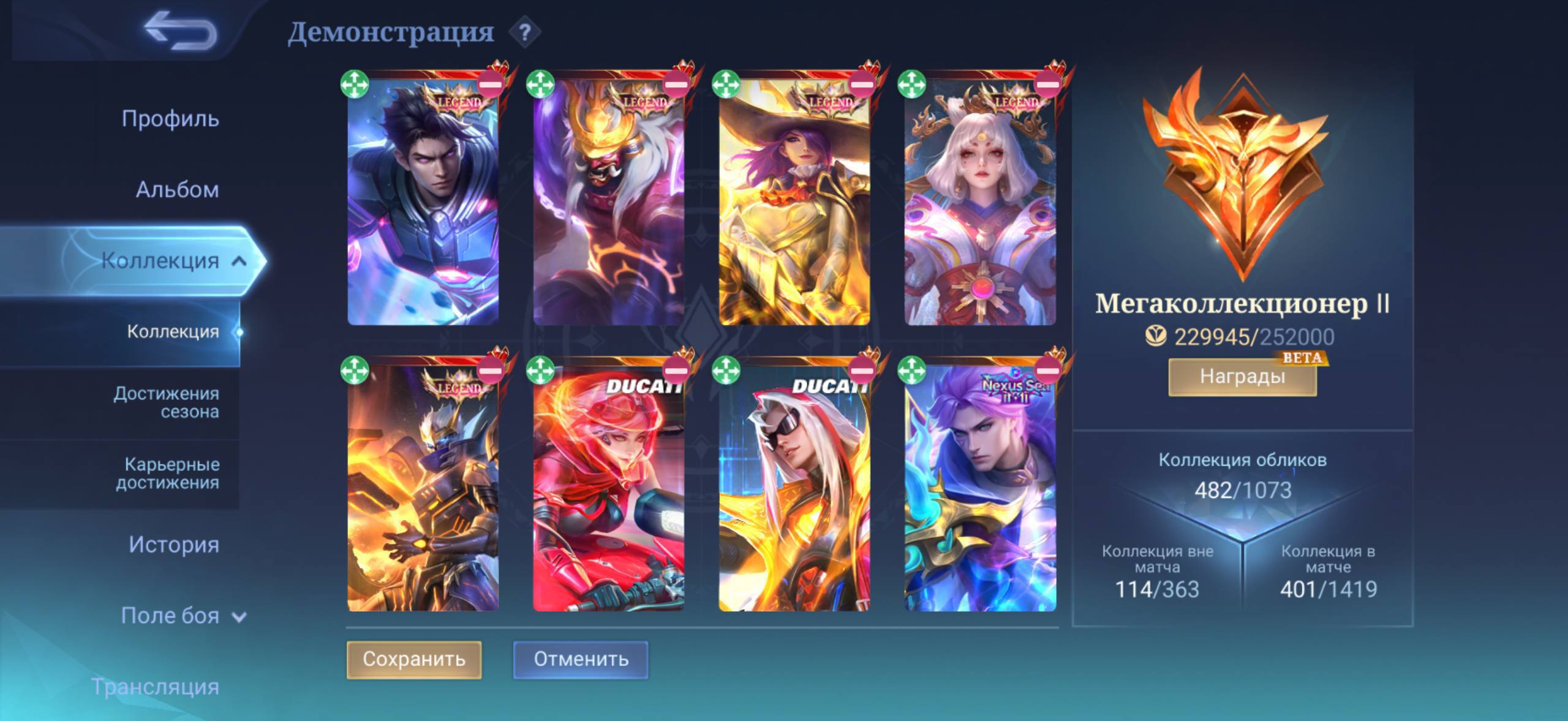Screen dimensions: 1568x721
Task: Cancel changes with Отменить
Action: pyautogui.click(x=581, y=659)
